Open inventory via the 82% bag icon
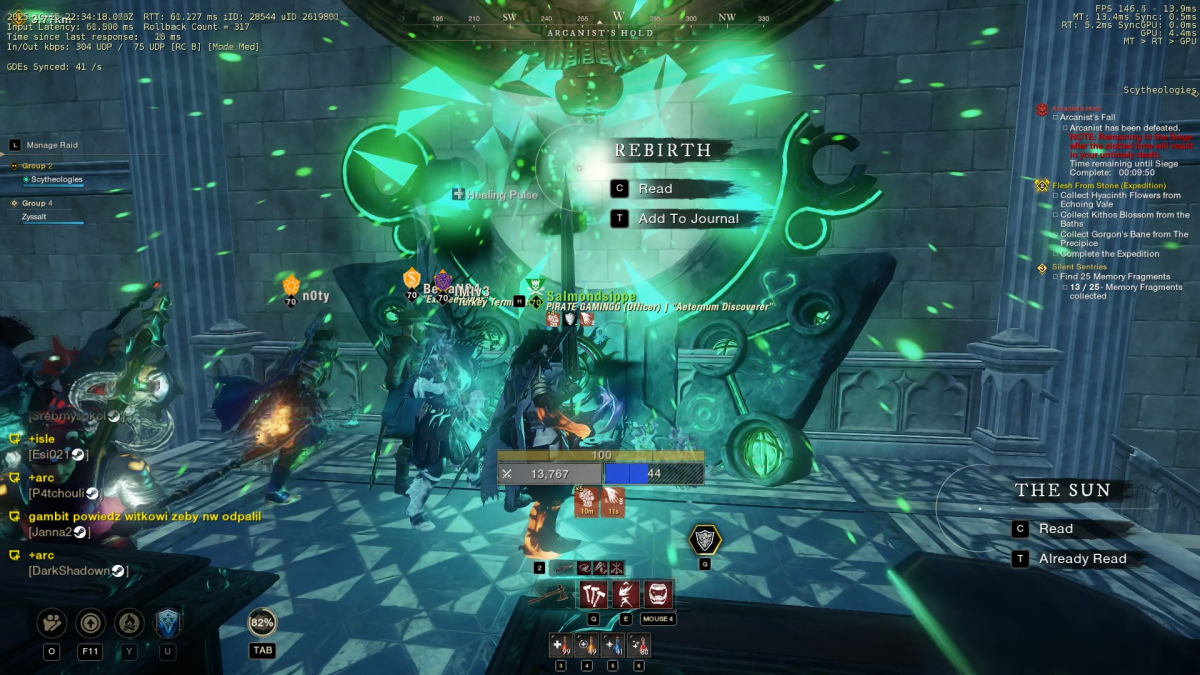This screenshot has height=675, width=1200. point(262,622)
